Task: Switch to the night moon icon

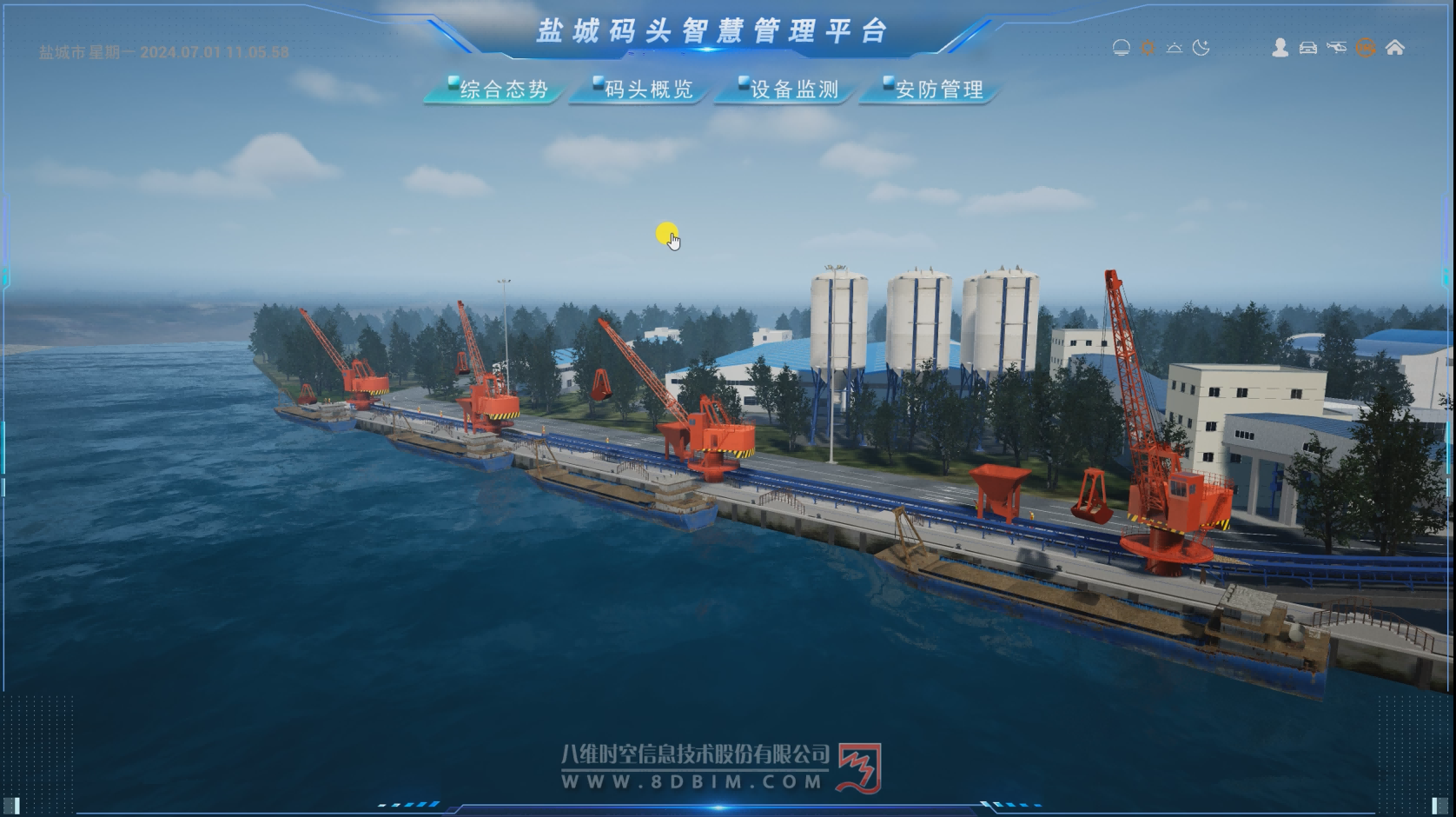Action: (x=1201, y=48)
